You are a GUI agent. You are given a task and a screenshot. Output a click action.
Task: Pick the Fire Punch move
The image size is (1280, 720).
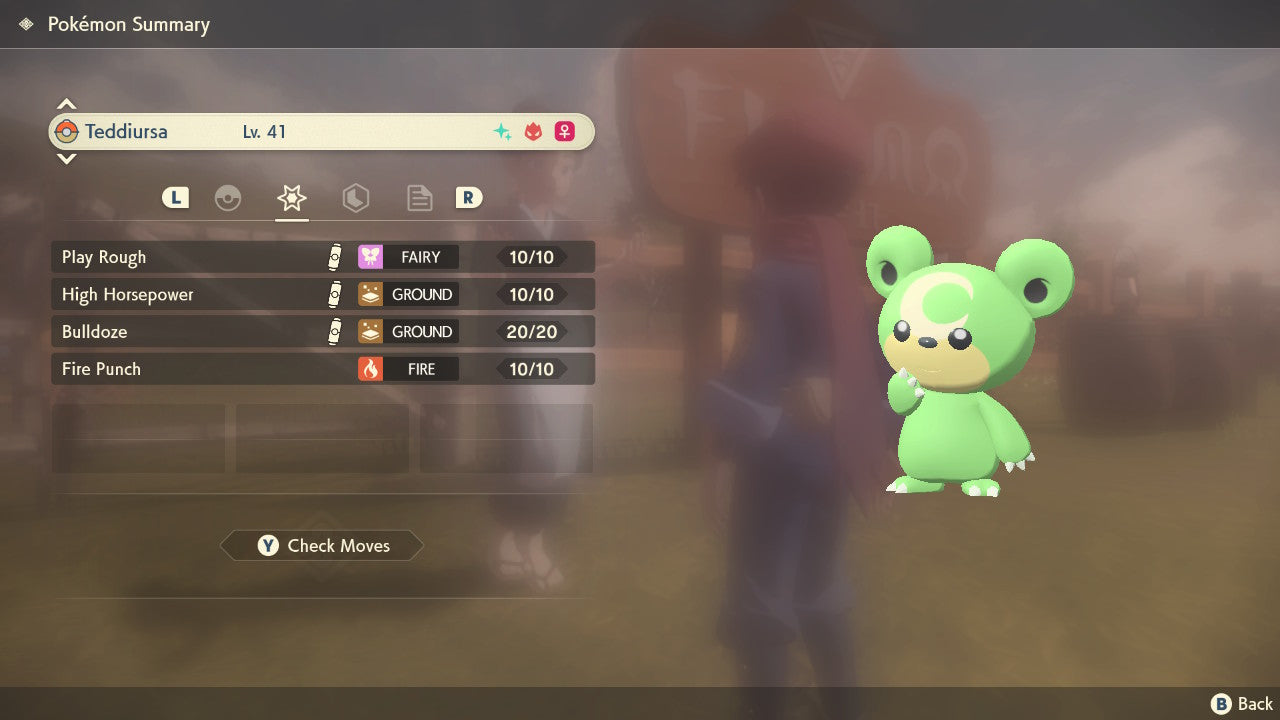322,369
